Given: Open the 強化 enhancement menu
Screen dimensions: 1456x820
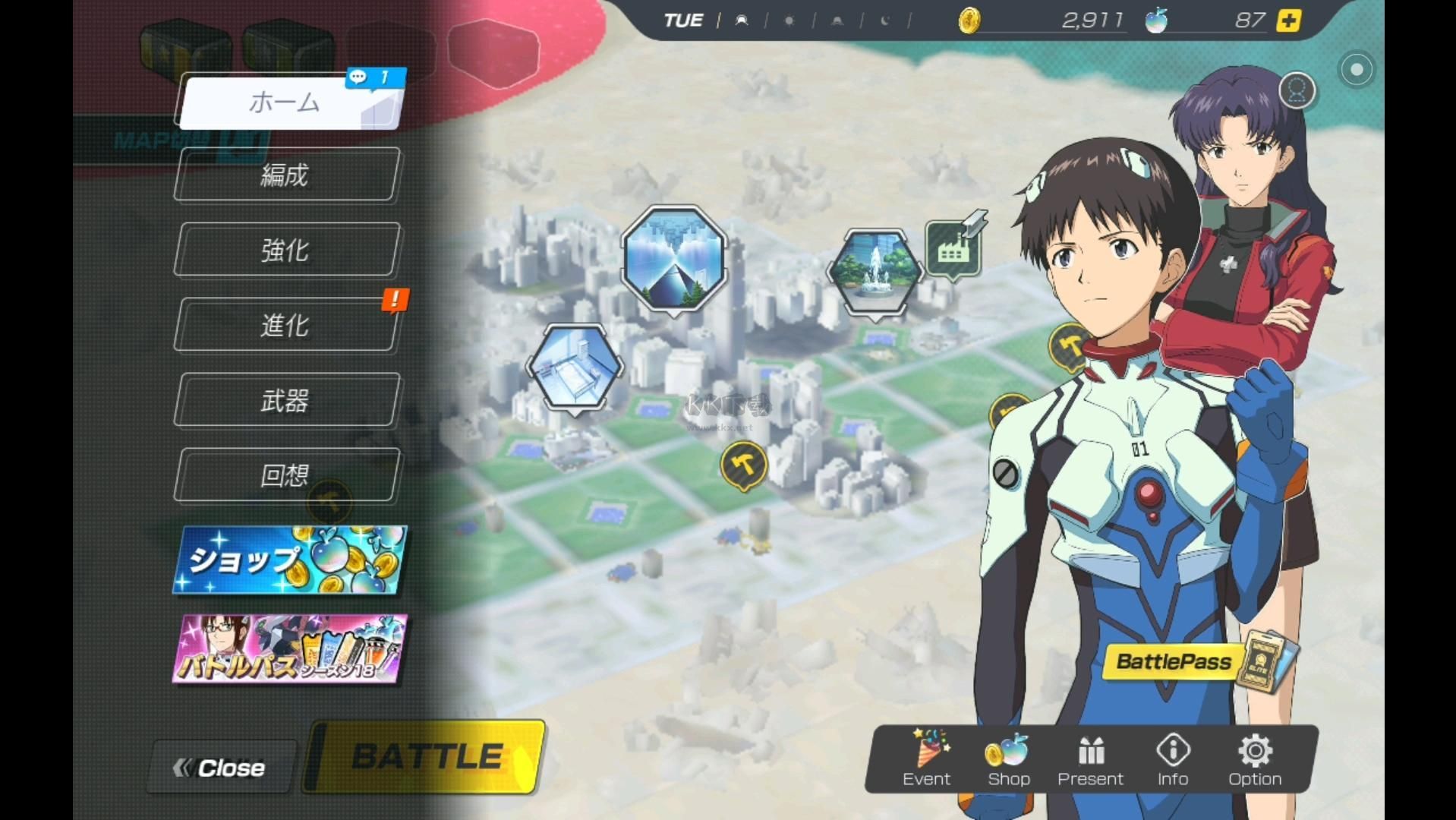Looking at the screenshot, I should pos(286,250).
